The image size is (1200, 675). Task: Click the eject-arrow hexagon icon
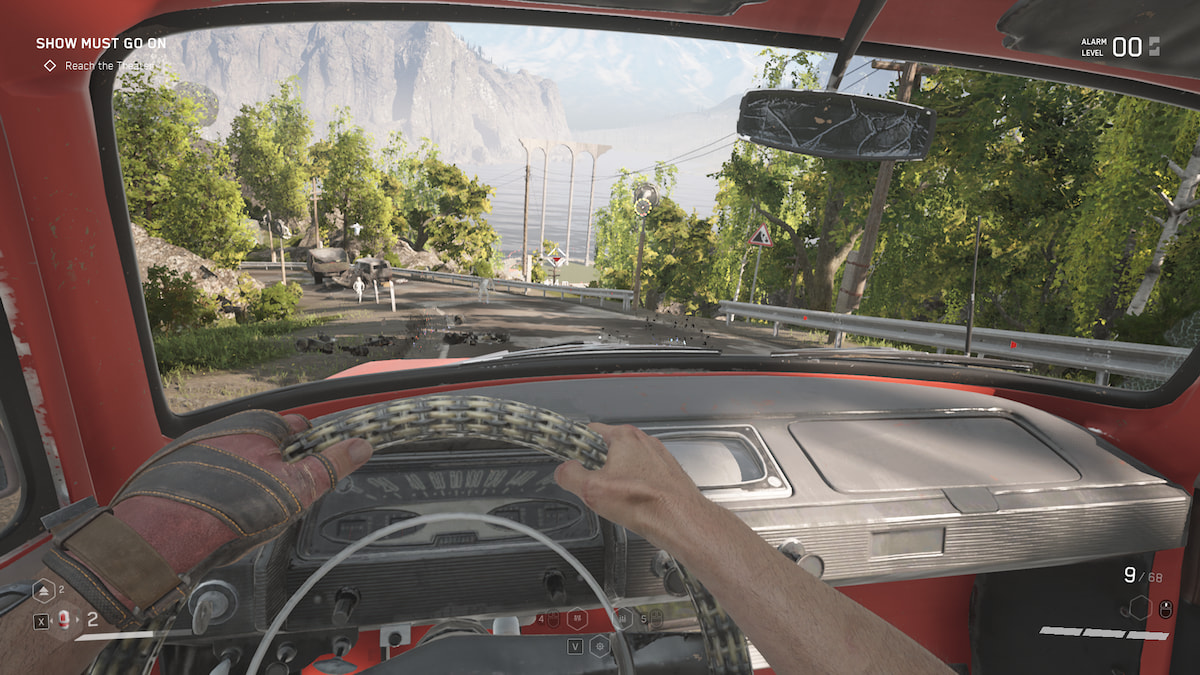(x=44, y=592)
